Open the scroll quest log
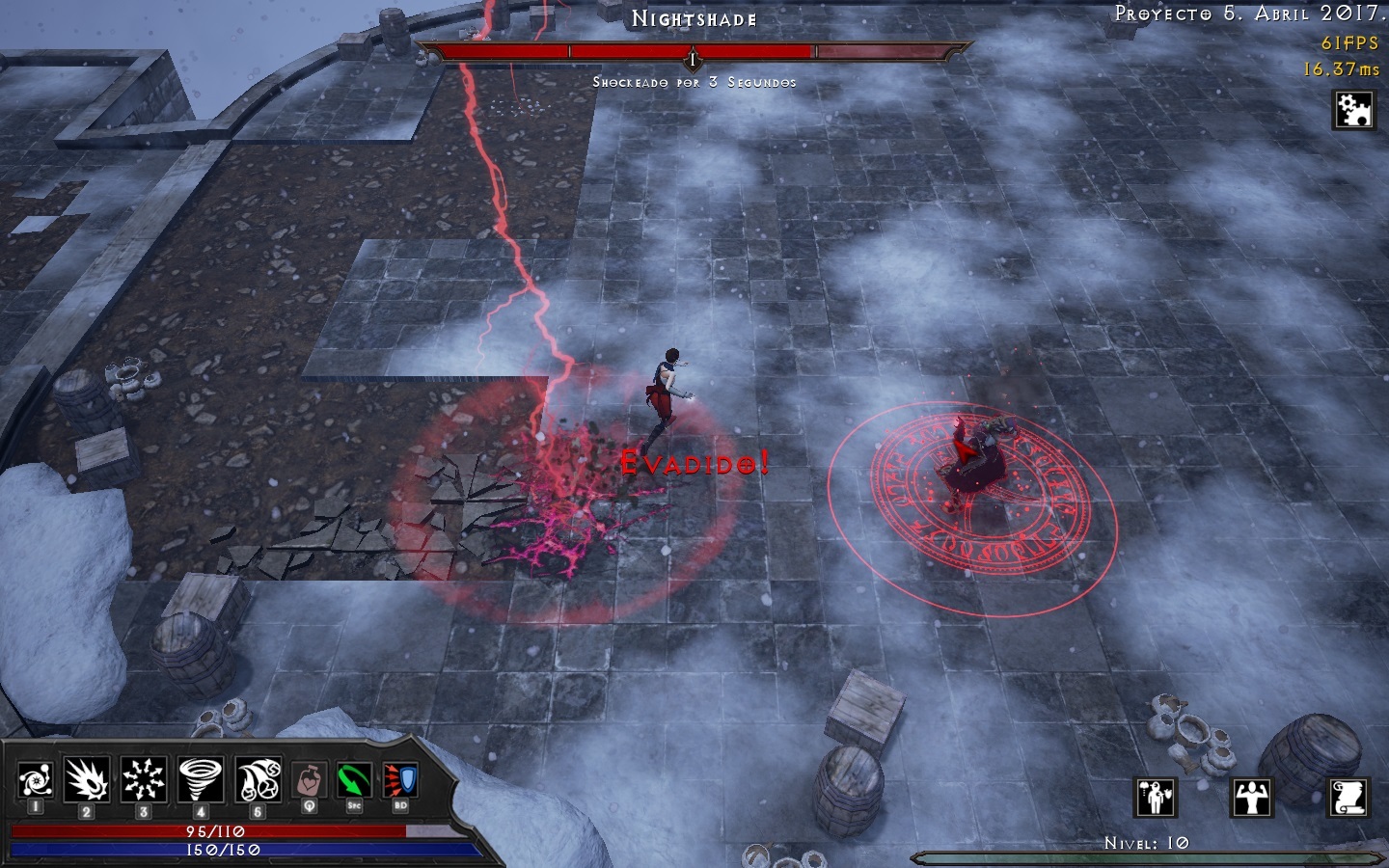The width and height of the screenshot is (1389, 868). point(1348,798)
